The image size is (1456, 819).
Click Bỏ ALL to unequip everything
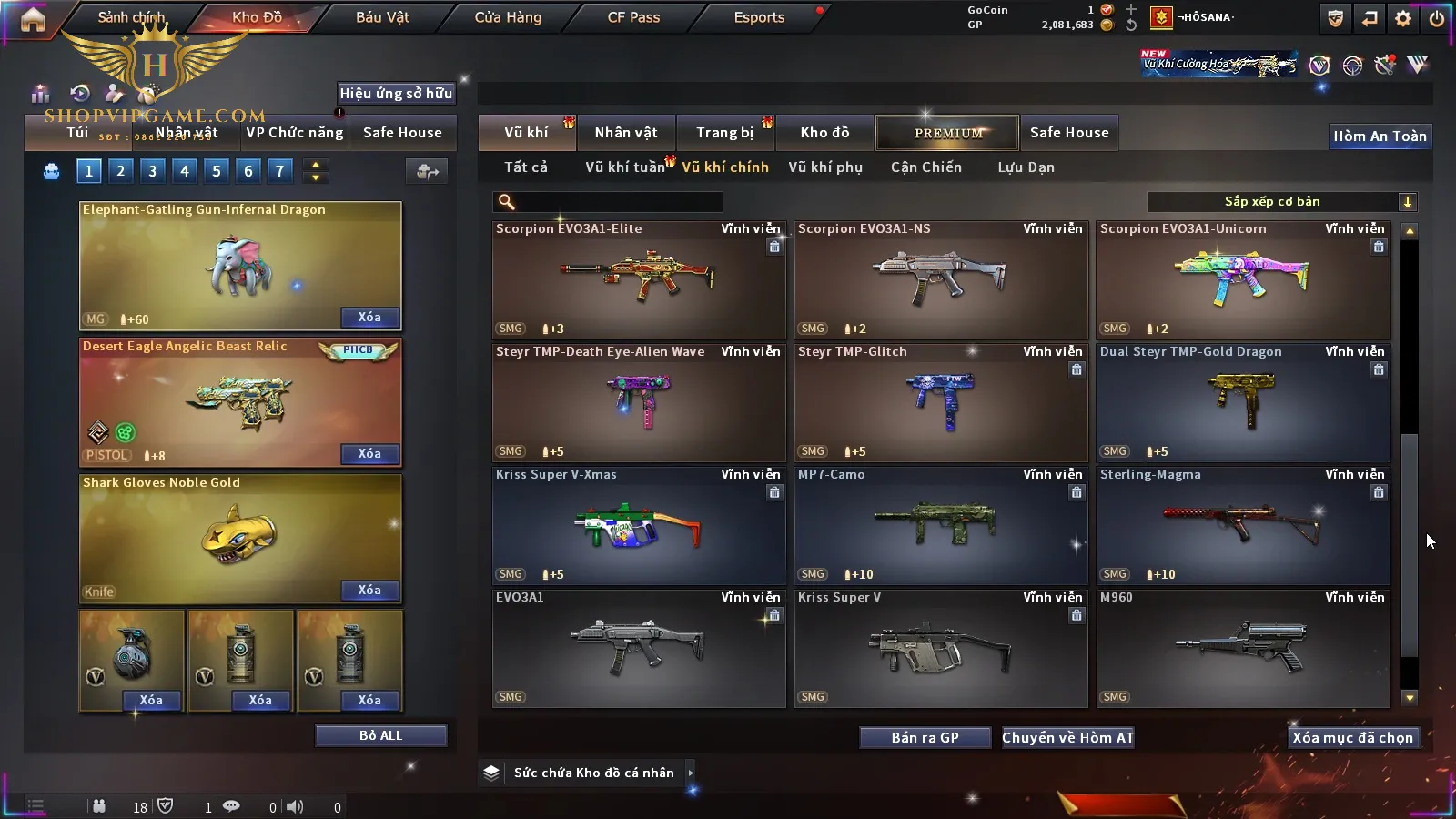(x=380, y=735)
